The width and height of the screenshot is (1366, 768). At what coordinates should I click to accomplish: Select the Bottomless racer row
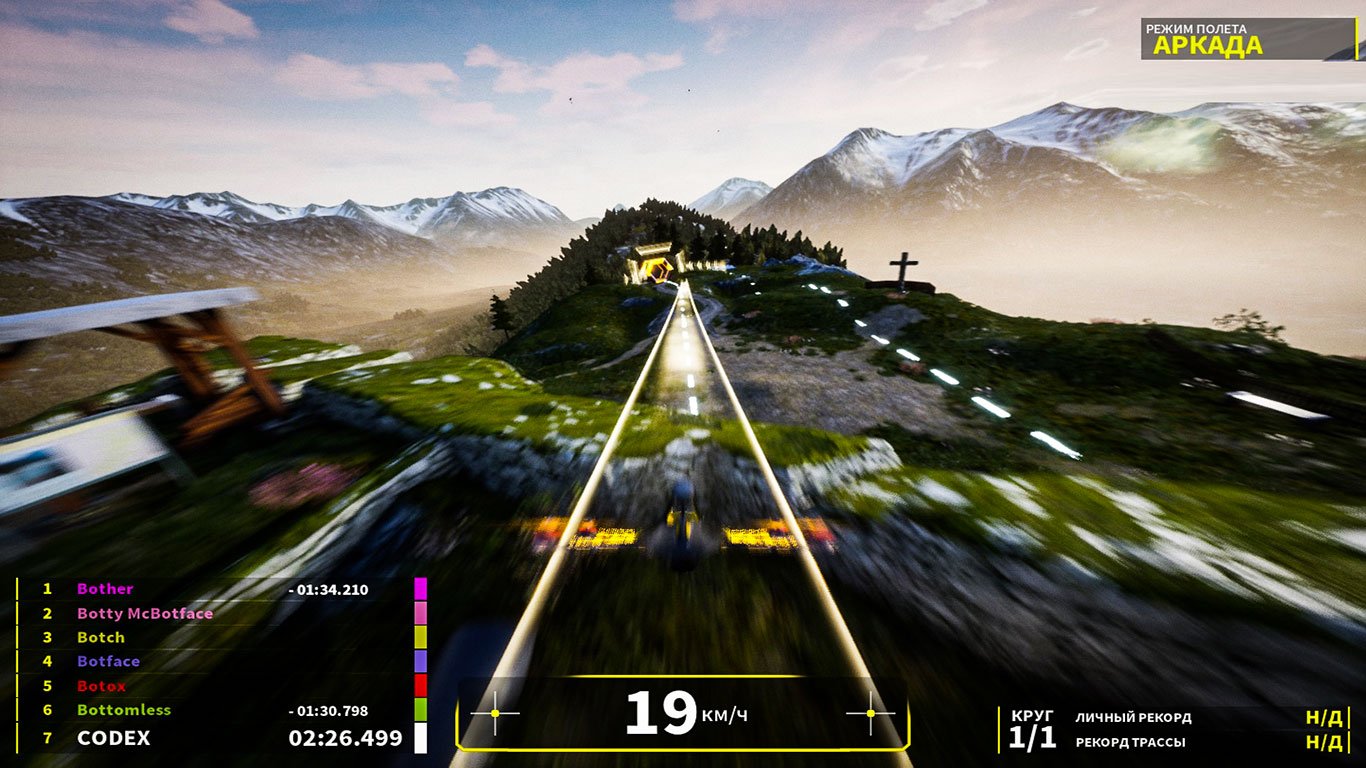pyautogui.click(x=124, y=710)
